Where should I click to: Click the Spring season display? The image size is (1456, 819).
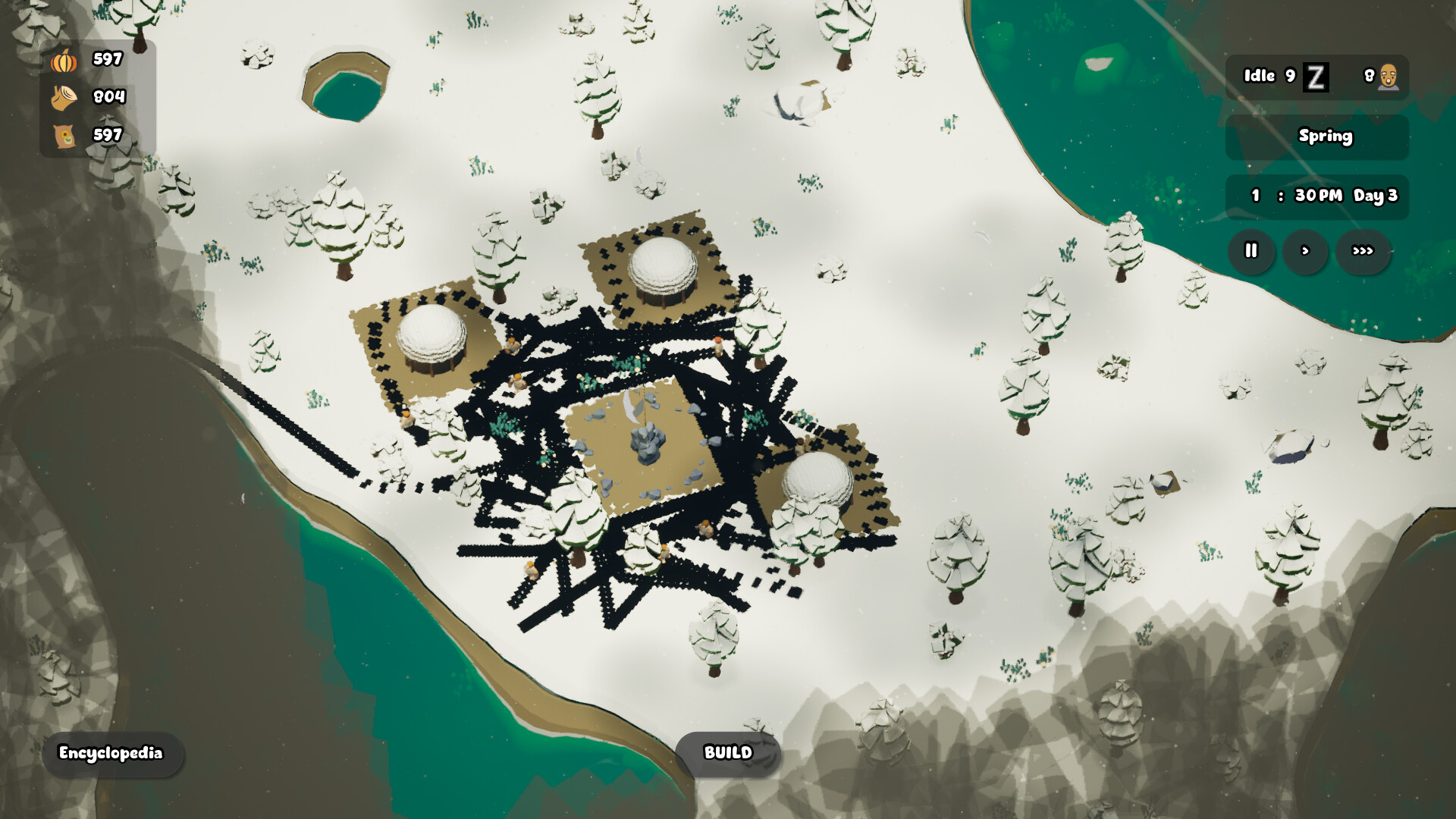coord(1326,136)
